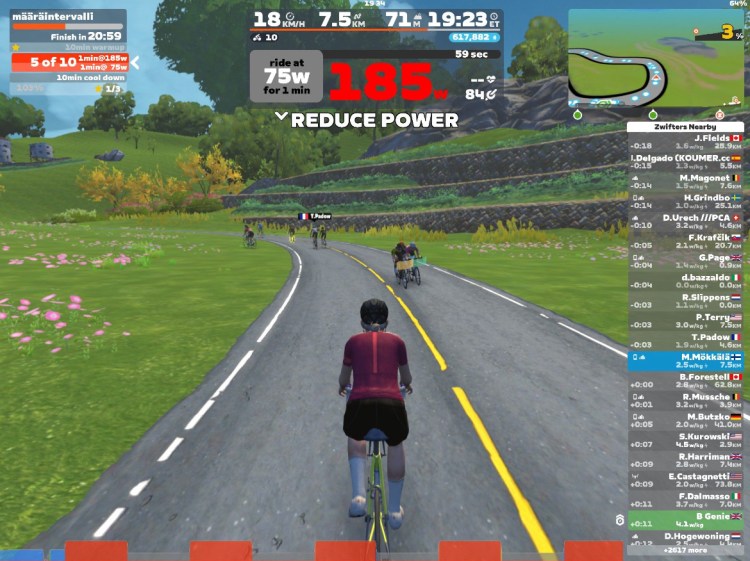Select H.Grindbo in the rider list

coord(686,201)
